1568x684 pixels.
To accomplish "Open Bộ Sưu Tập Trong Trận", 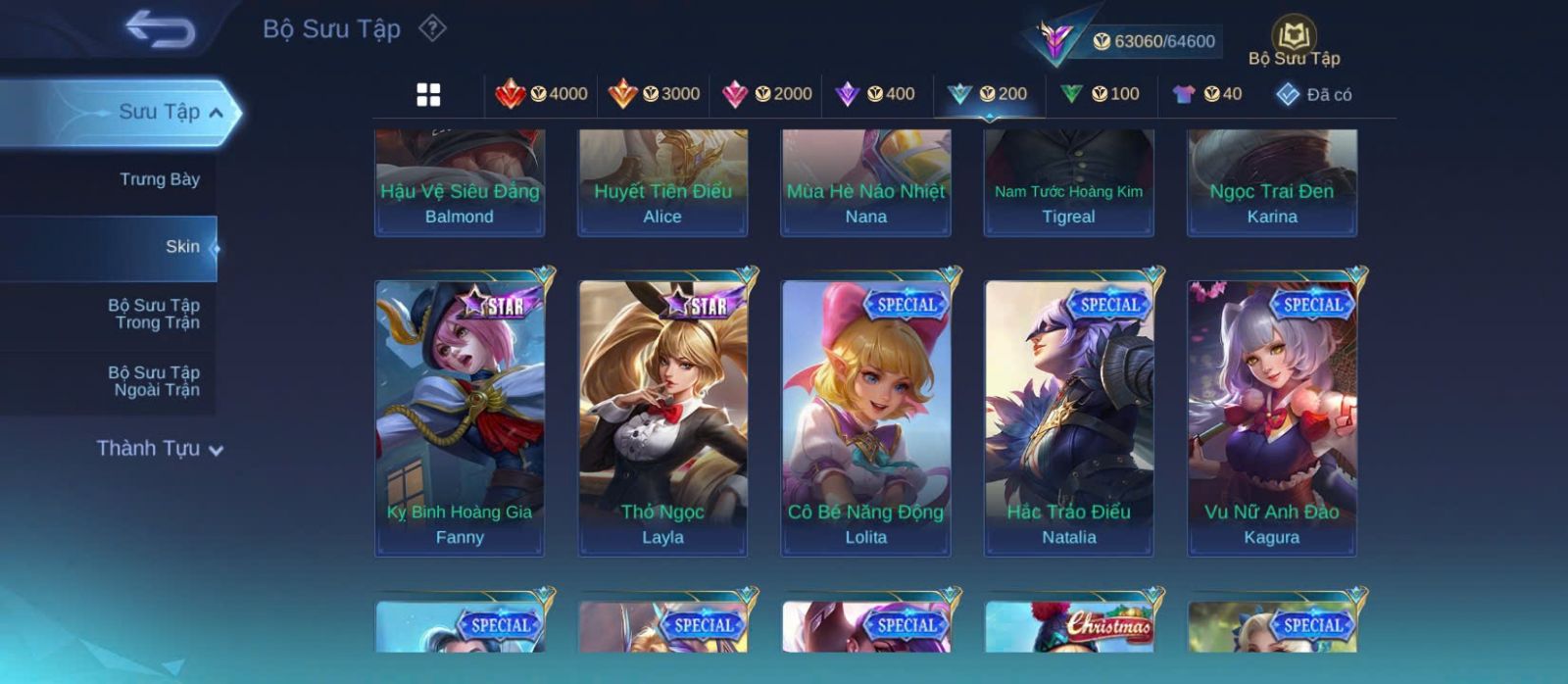I will (154, 314).
